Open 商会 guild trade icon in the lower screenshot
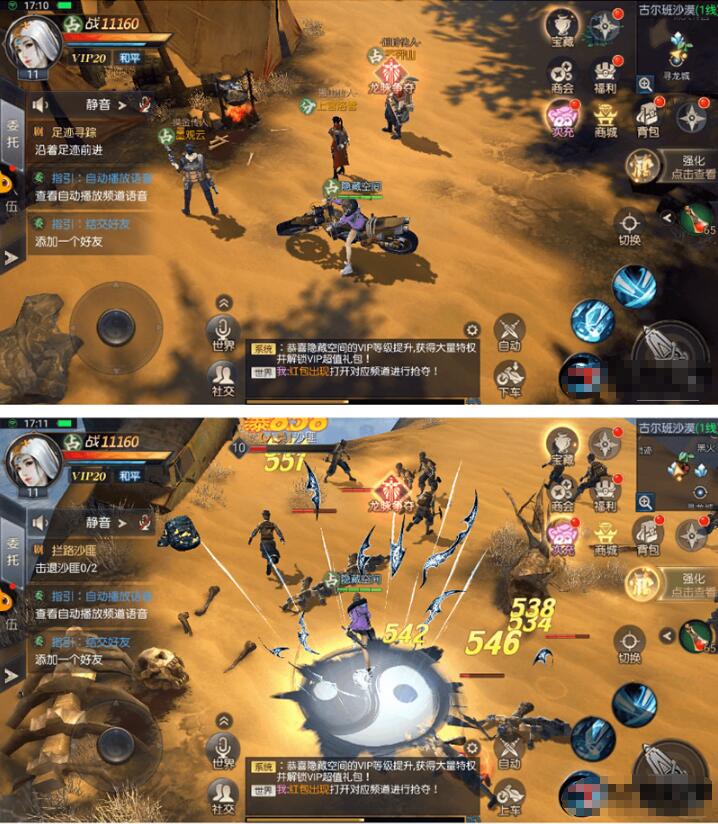This screenshot has height=824, width=718. (562, 488)
